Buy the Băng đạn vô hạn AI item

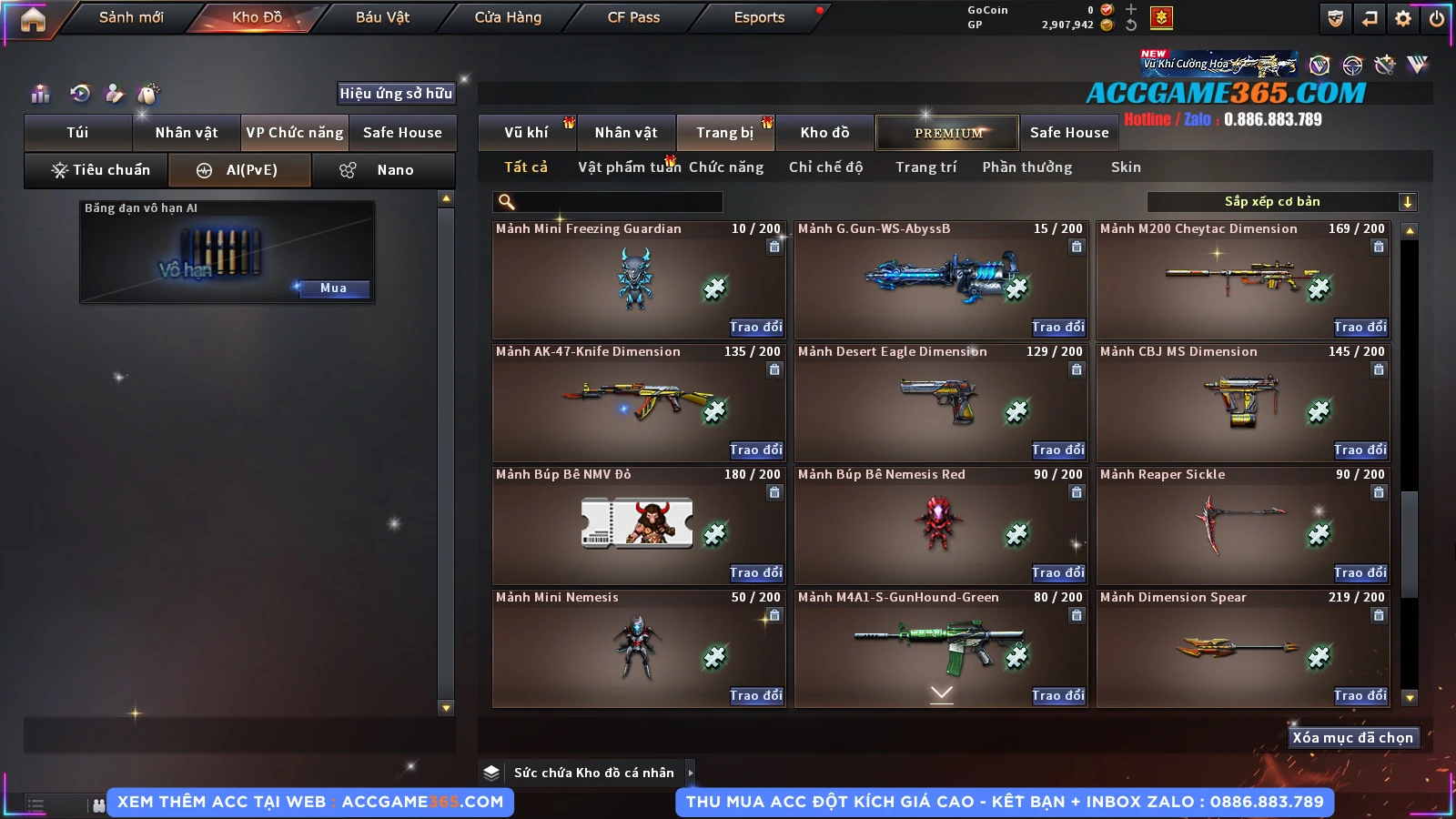(x=333, y=288)
